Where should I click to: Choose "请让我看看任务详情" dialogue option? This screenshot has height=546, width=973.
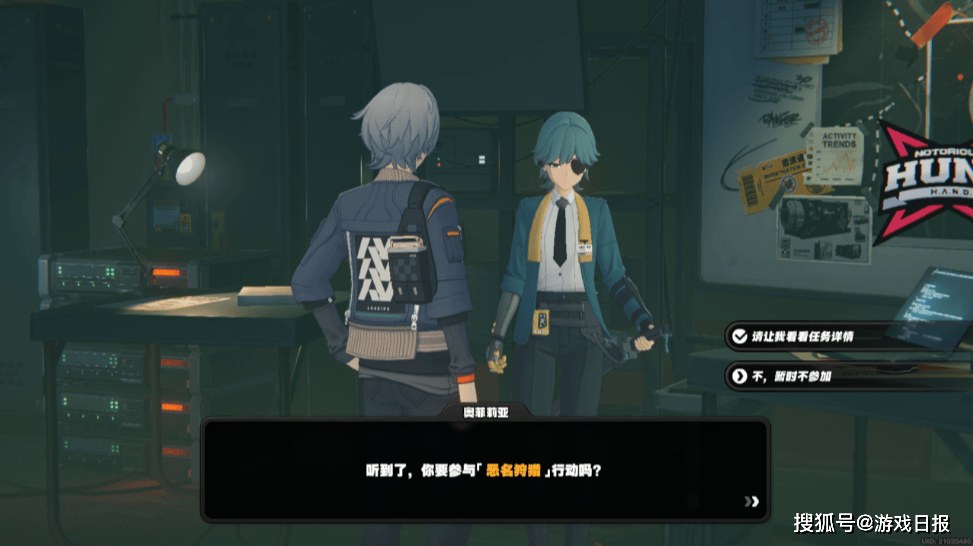[x=803, y=337]
